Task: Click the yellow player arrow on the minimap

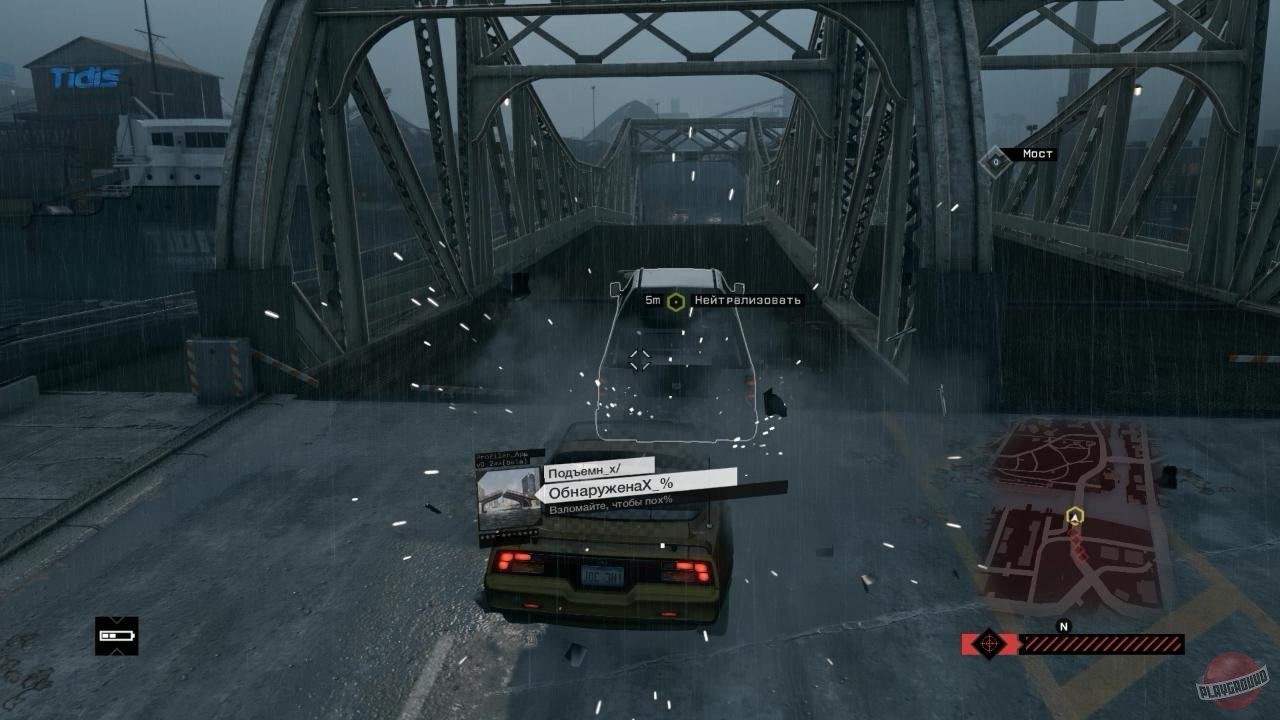Action: [1077, 517]
